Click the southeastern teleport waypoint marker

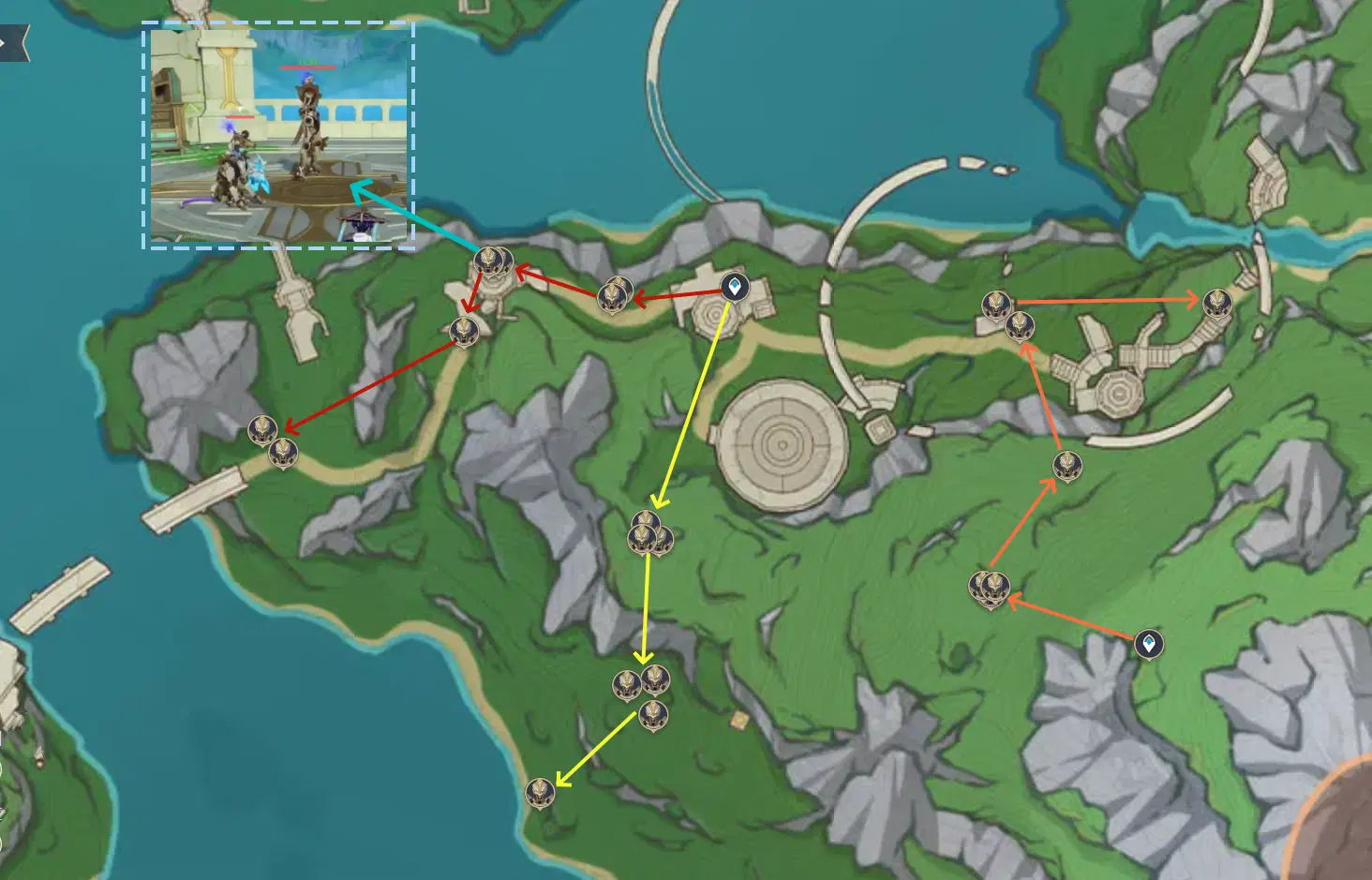pos(1149,645)
